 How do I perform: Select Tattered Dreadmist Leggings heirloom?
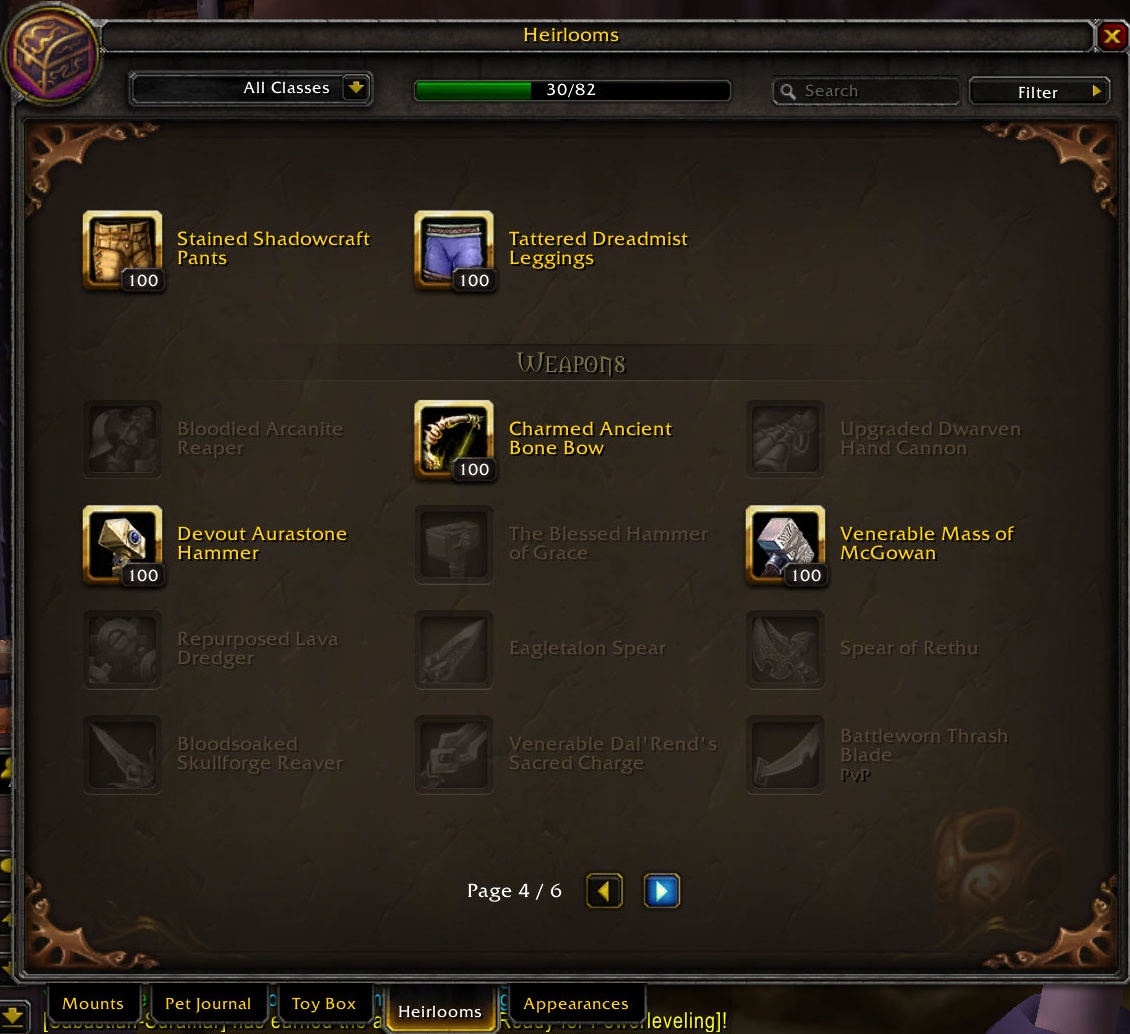[x=454, y=250]
